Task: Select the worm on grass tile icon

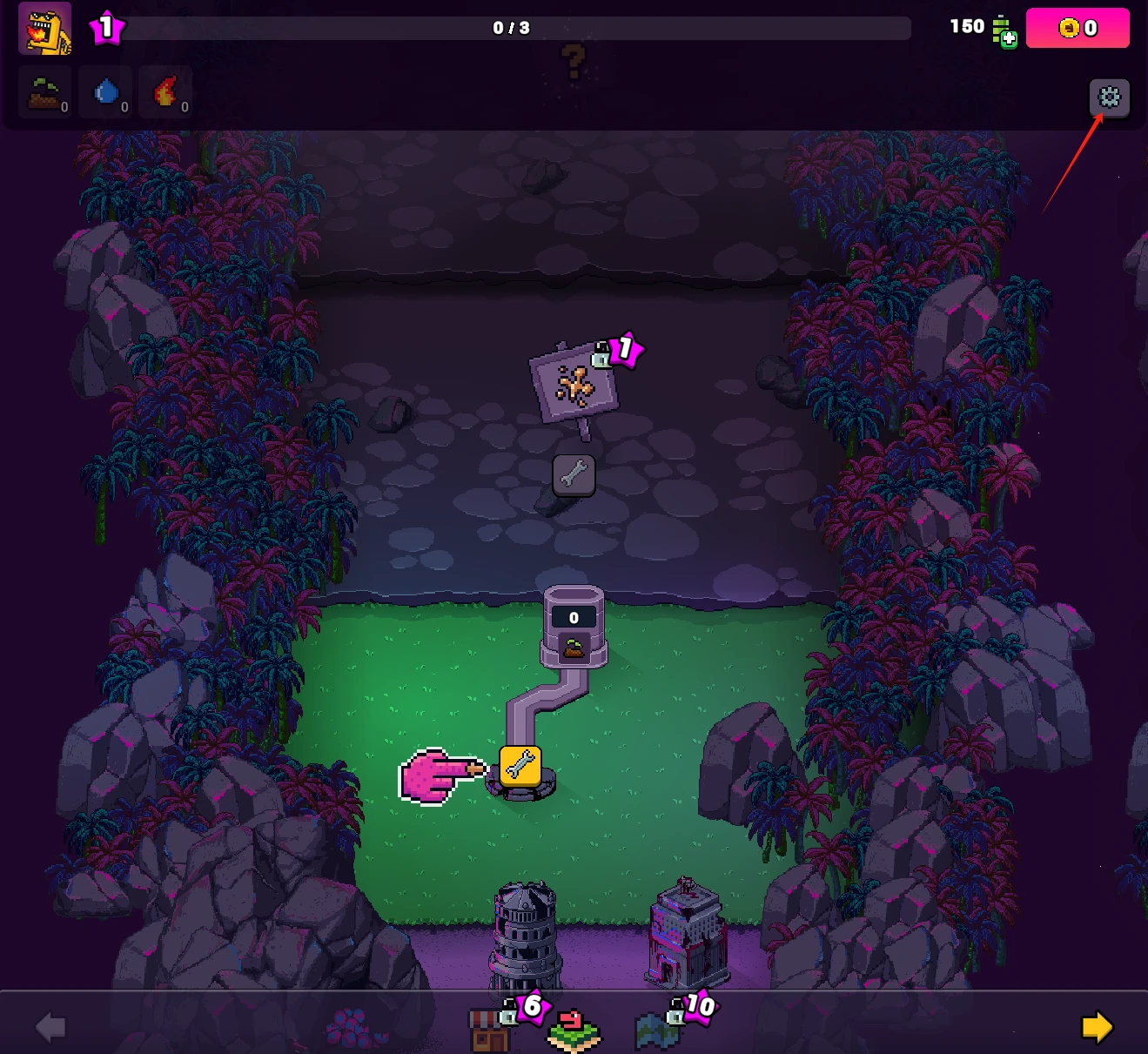Action: pyautogui.click(x=574, y=1031)
